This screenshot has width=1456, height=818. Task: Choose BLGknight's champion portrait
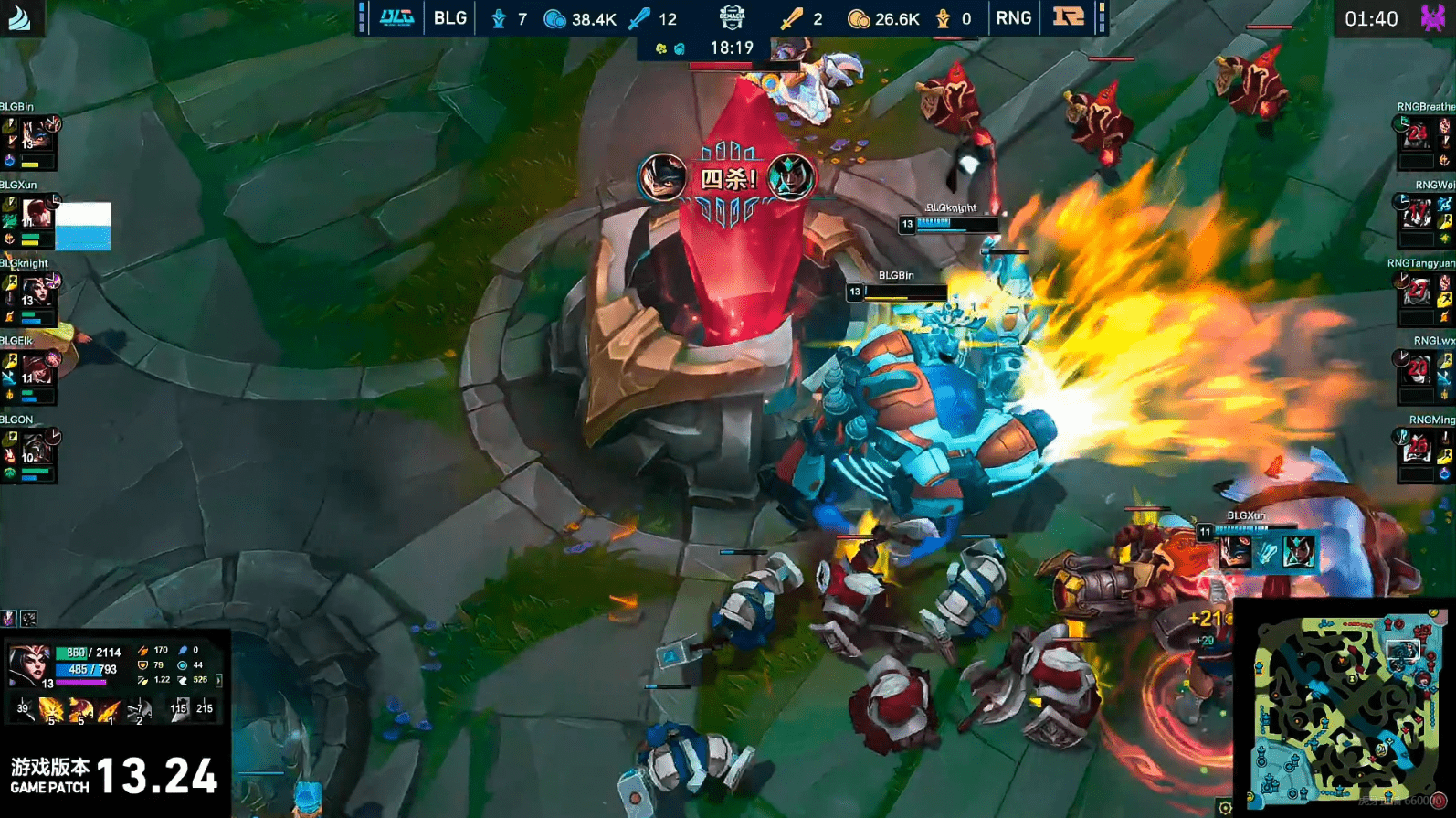pos(37,292)
